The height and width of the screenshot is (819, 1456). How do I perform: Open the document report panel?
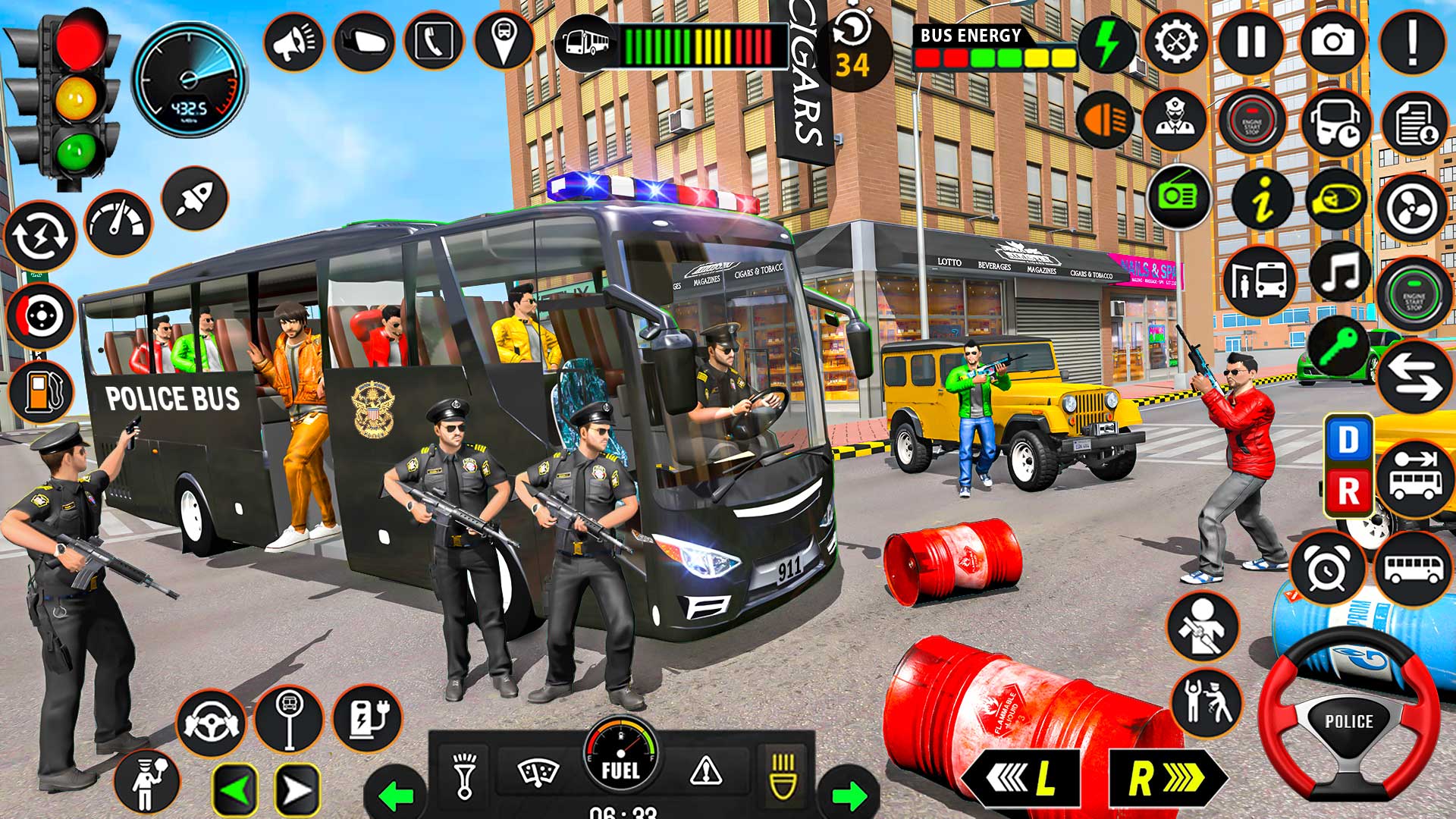point(1416,121)
